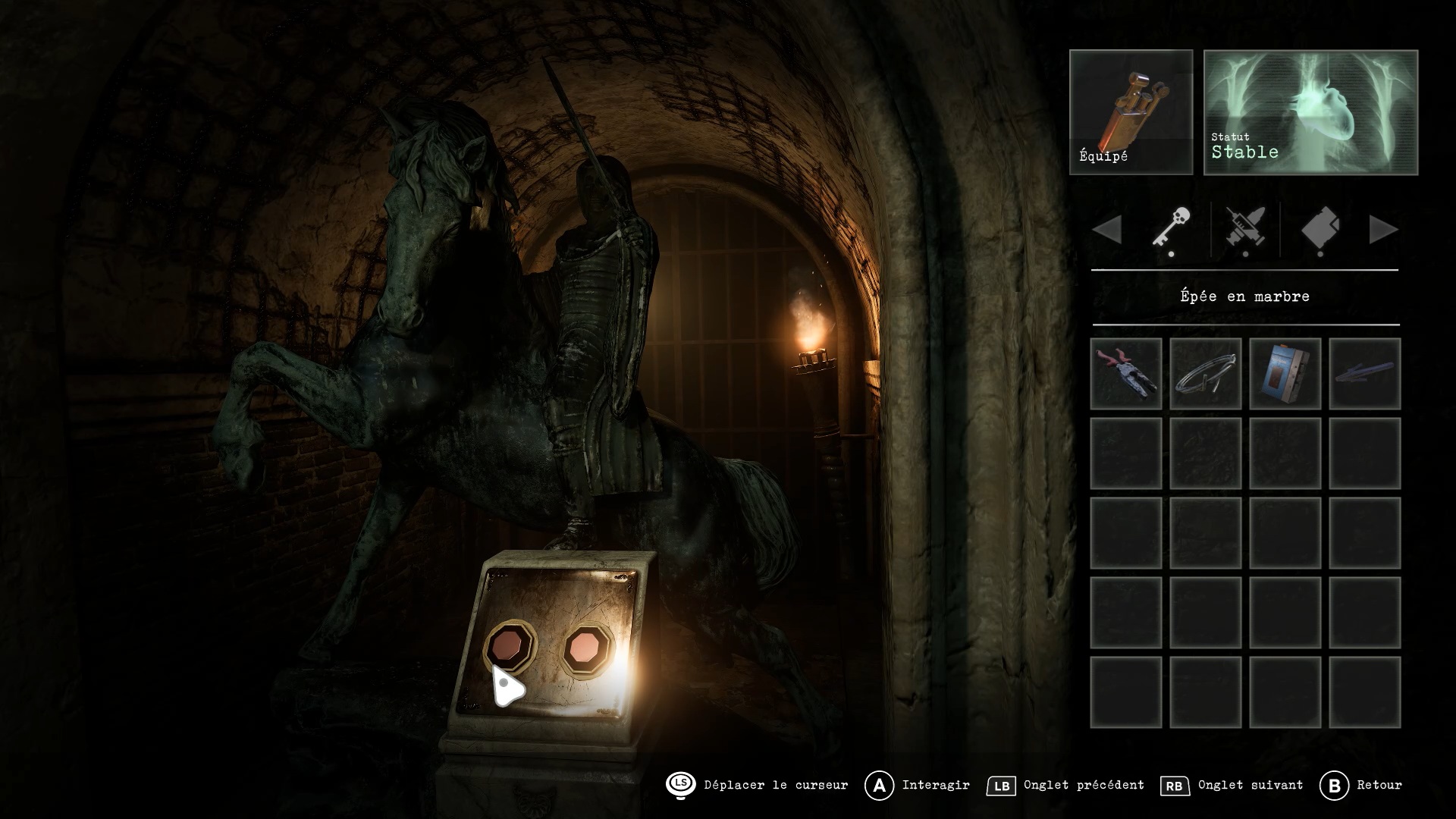Select the coiled wire item slot
This screenshot has height=819, width=1456.
[1206, 374]
